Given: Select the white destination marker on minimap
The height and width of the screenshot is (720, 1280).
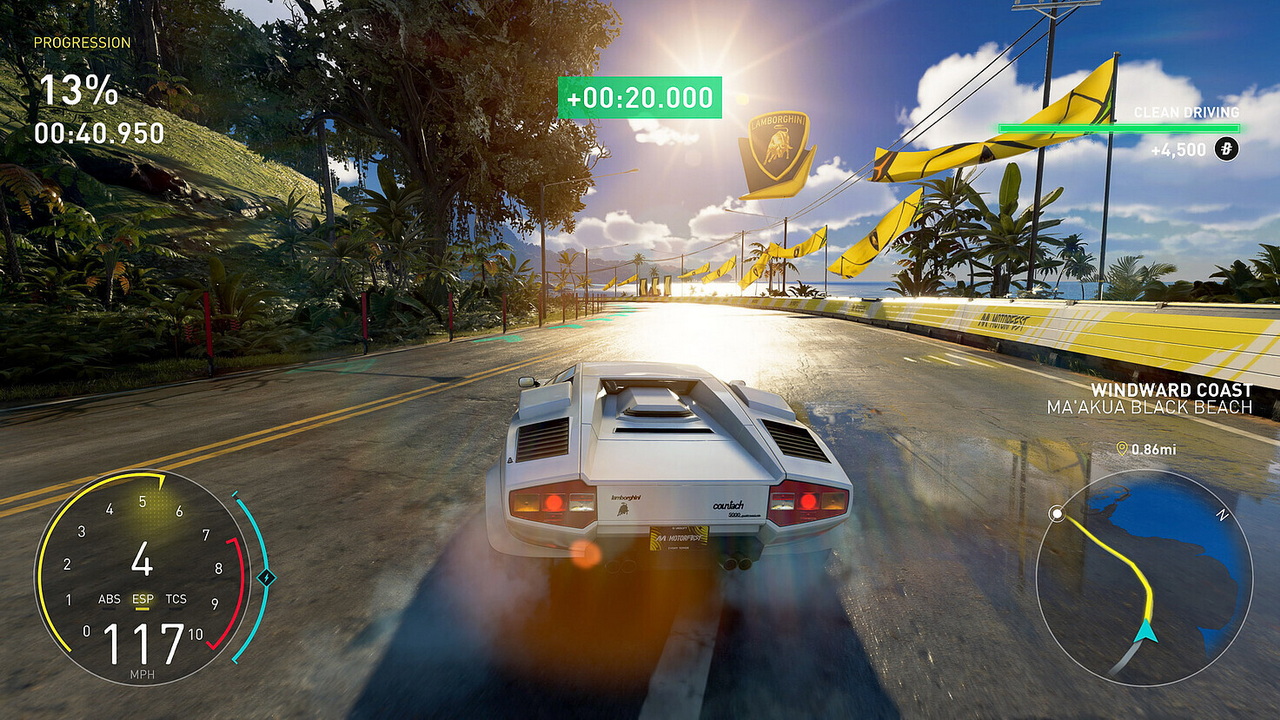Looking at the screenshot, I should click(x=1056, y=514).
